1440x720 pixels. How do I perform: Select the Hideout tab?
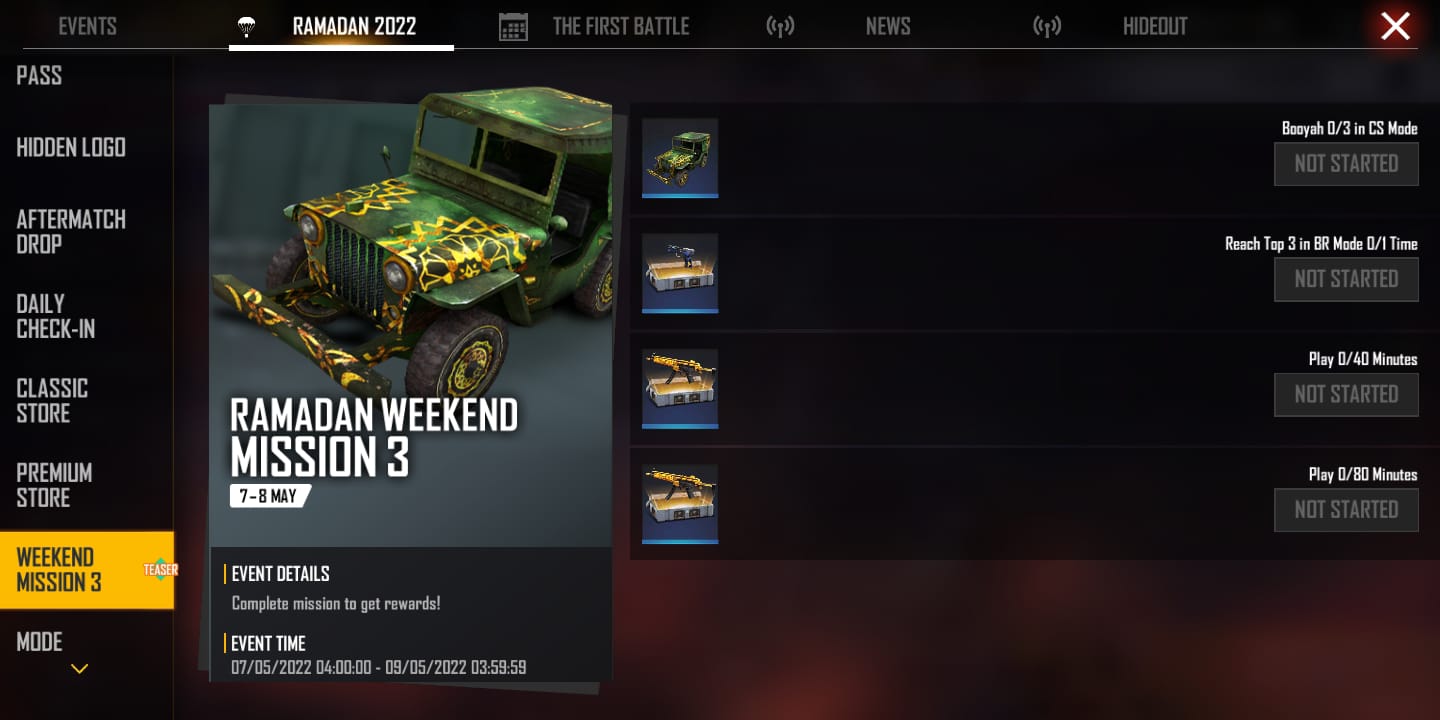[x=1155, y=26]
